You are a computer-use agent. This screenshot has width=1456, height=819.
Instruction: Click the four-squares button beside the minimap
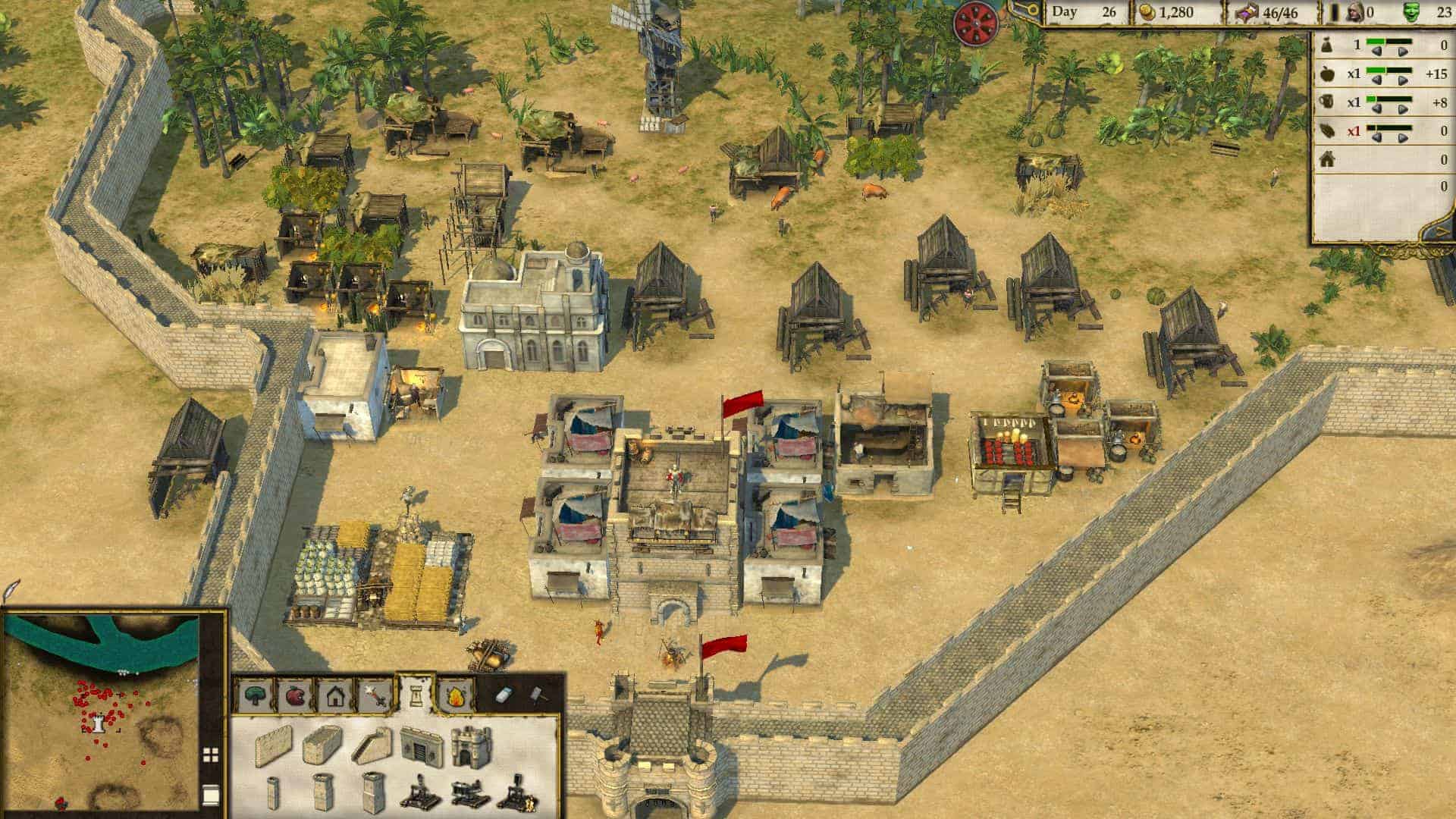[x=211, y=755]
